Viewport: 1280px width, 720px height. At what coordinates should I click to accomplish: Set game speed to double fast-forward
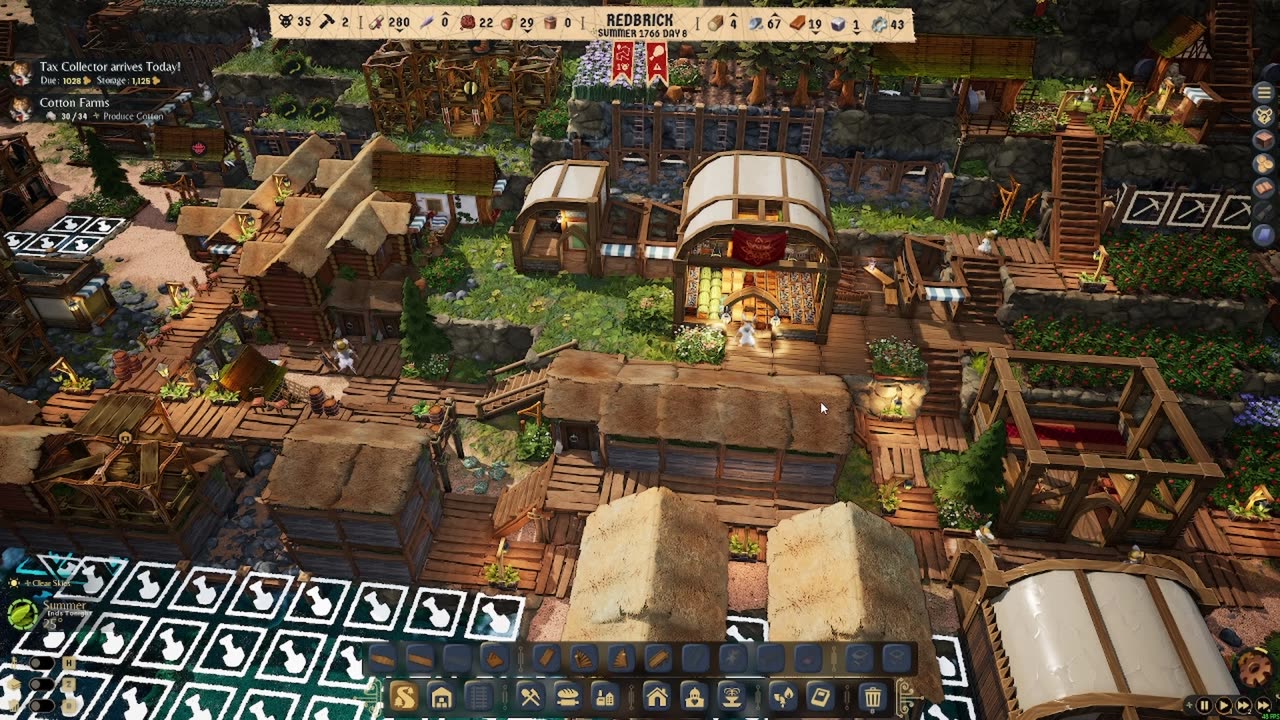tap(1243, 706)
